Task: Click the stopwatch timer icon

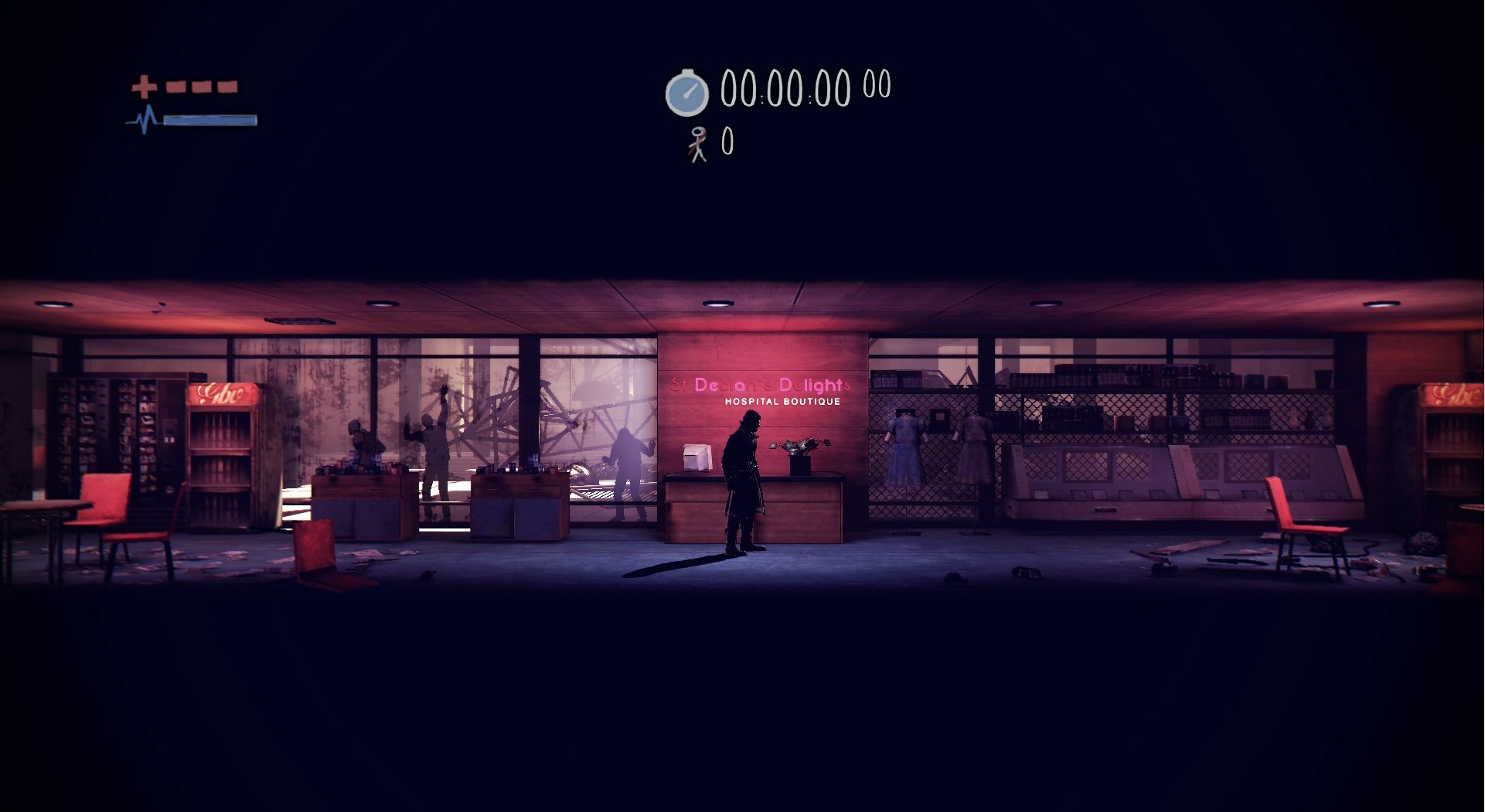Action: (686, 93)
